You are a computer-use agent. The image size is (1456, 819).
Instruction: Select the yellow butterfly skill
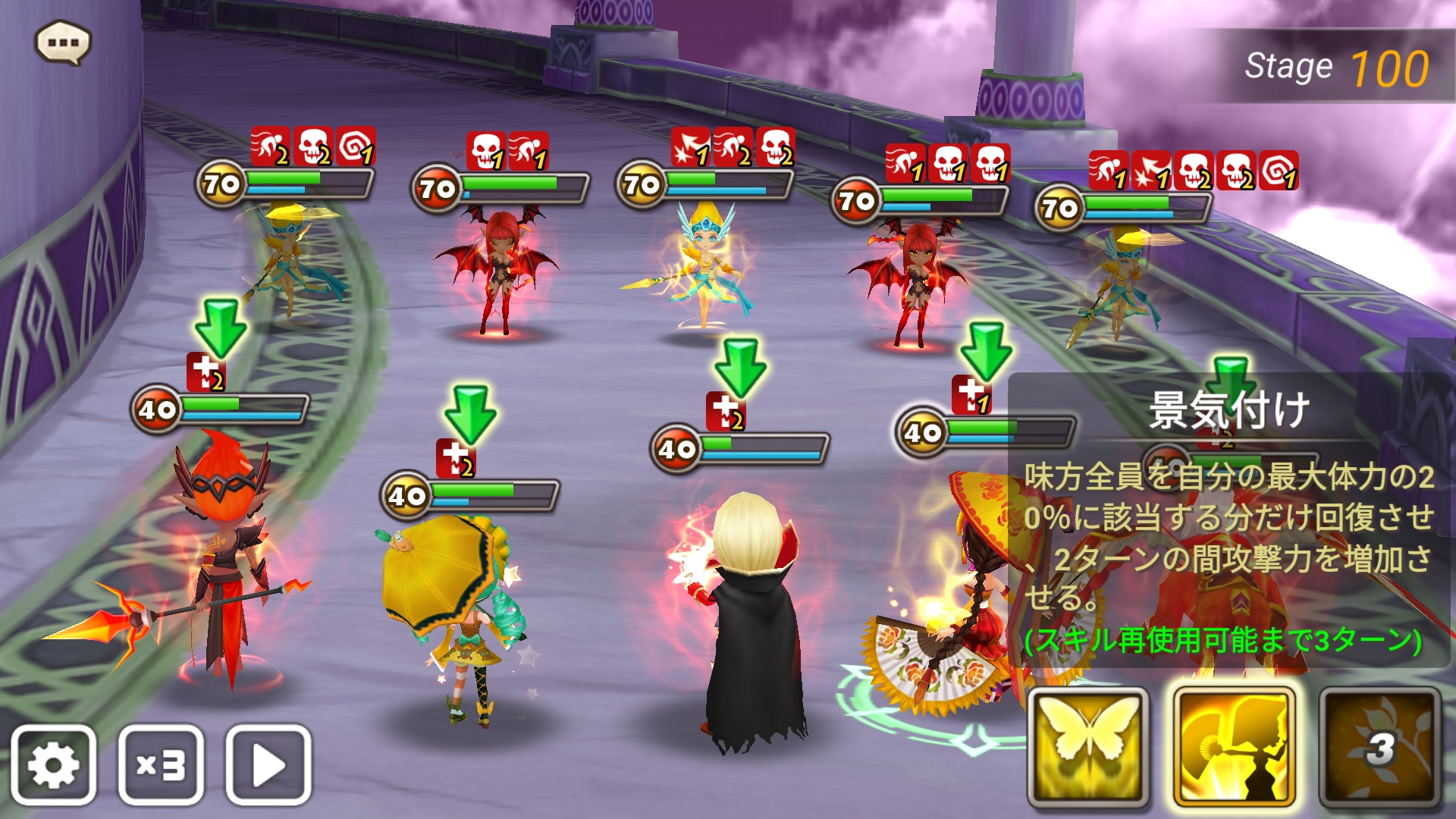pyautogui.click(x=1087, y=746)
